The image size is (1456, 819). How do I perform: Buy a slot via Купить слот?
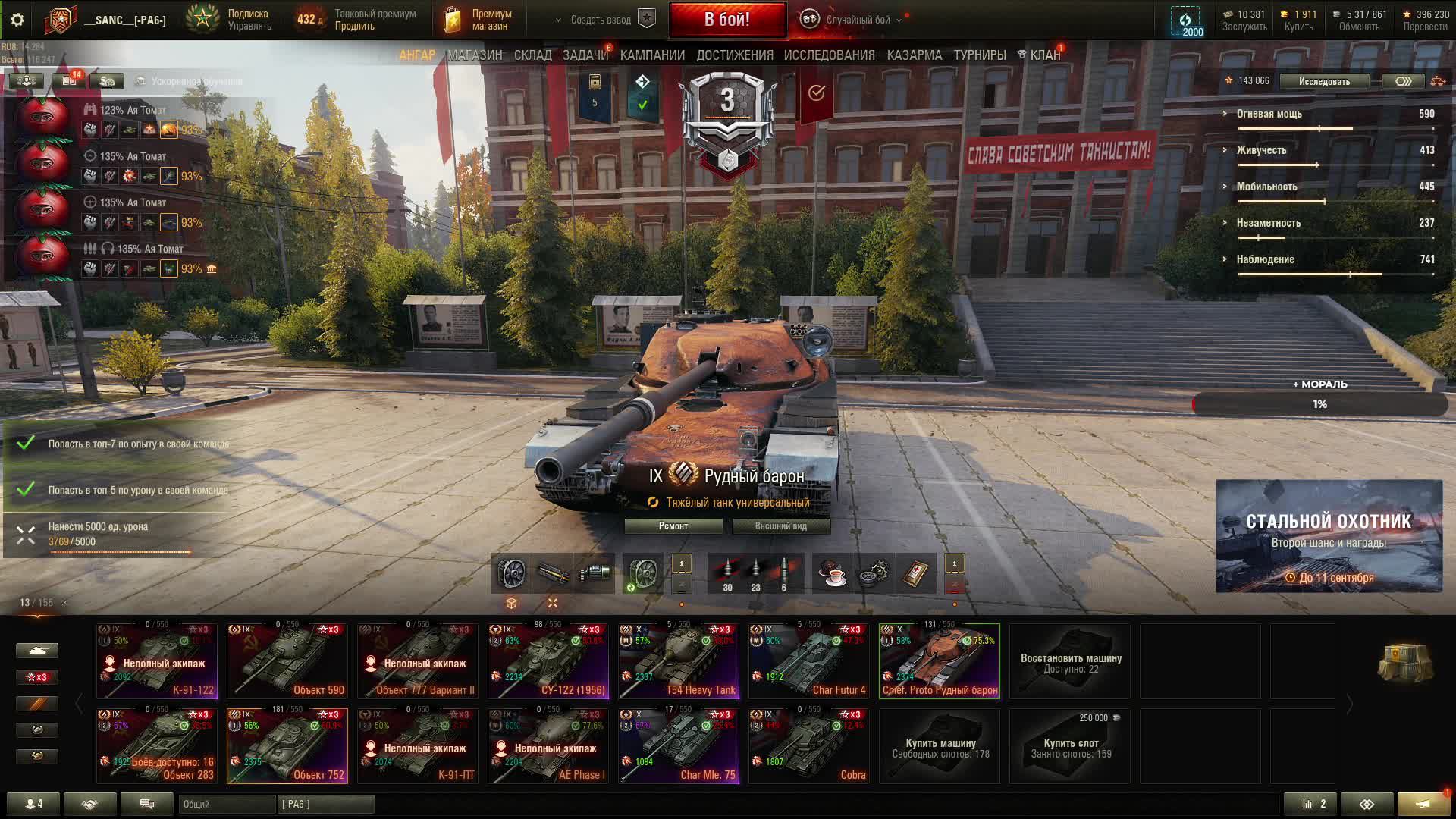1070,747
